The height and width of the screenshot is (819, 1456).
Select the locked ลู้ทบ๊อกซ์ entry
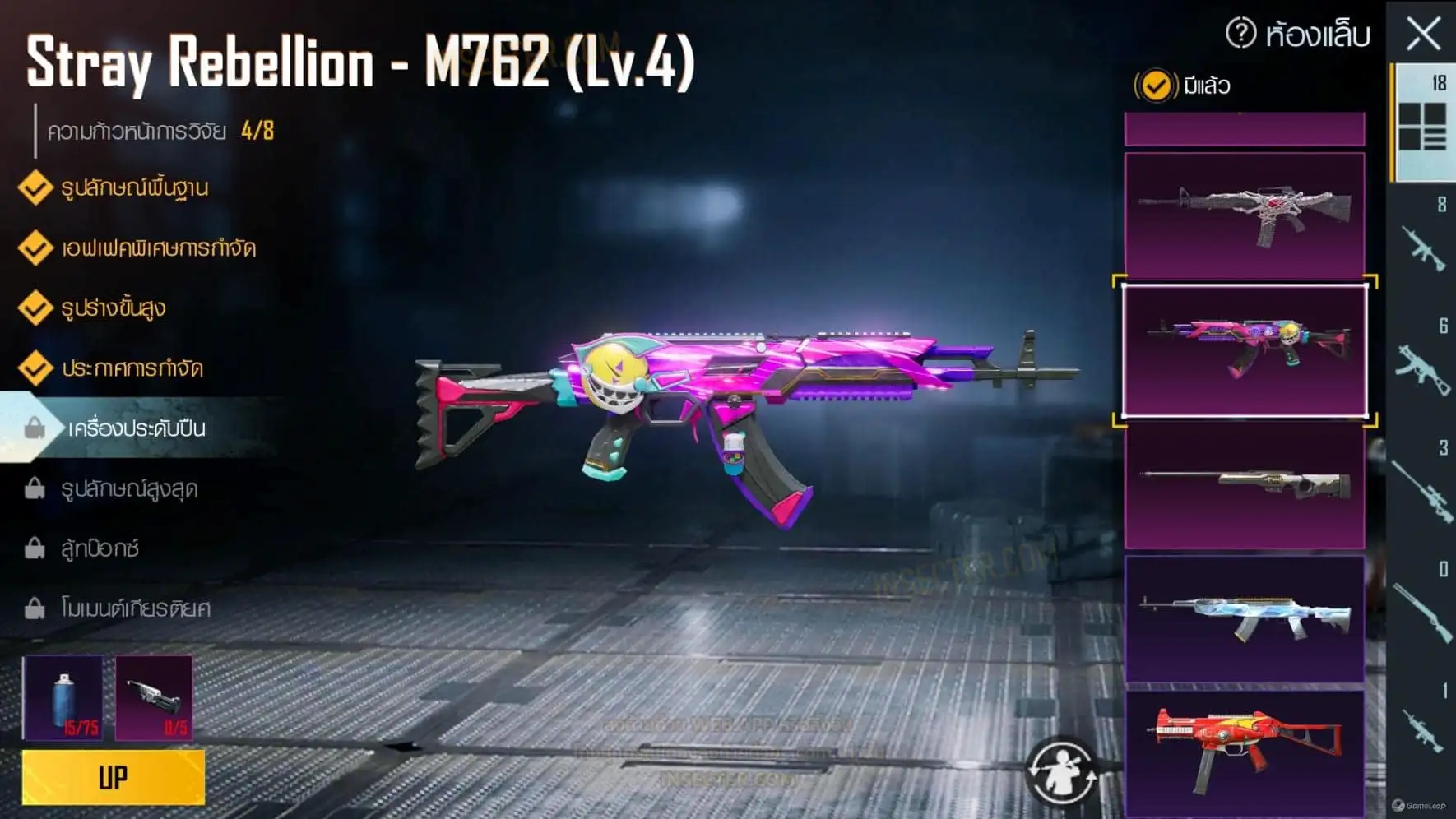point(100,548)
